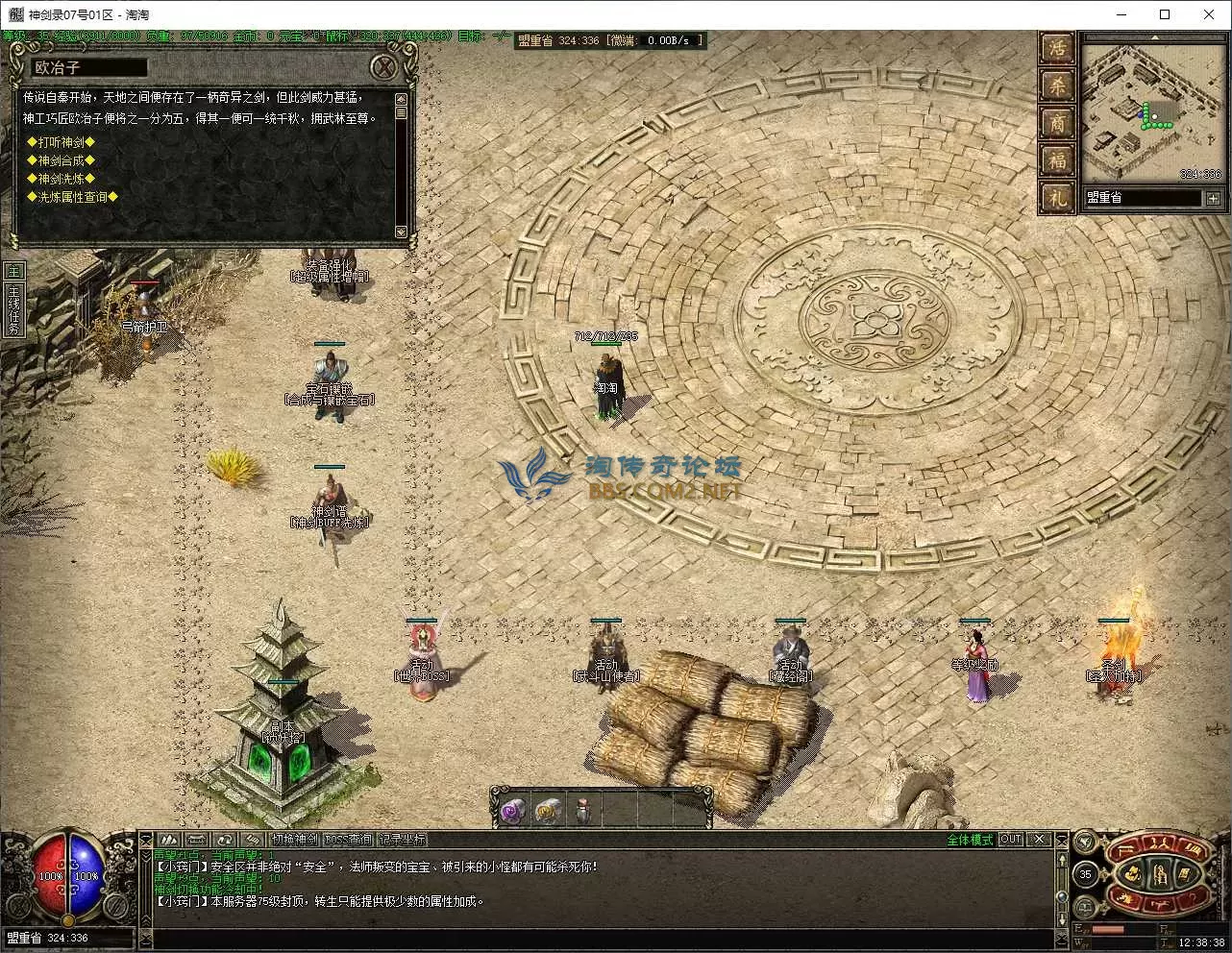Image resolution: width=1232 pixels, height=953 pixels.
Task: Use the purple scroll in the hotbar
Action: [x=511, y=812]
